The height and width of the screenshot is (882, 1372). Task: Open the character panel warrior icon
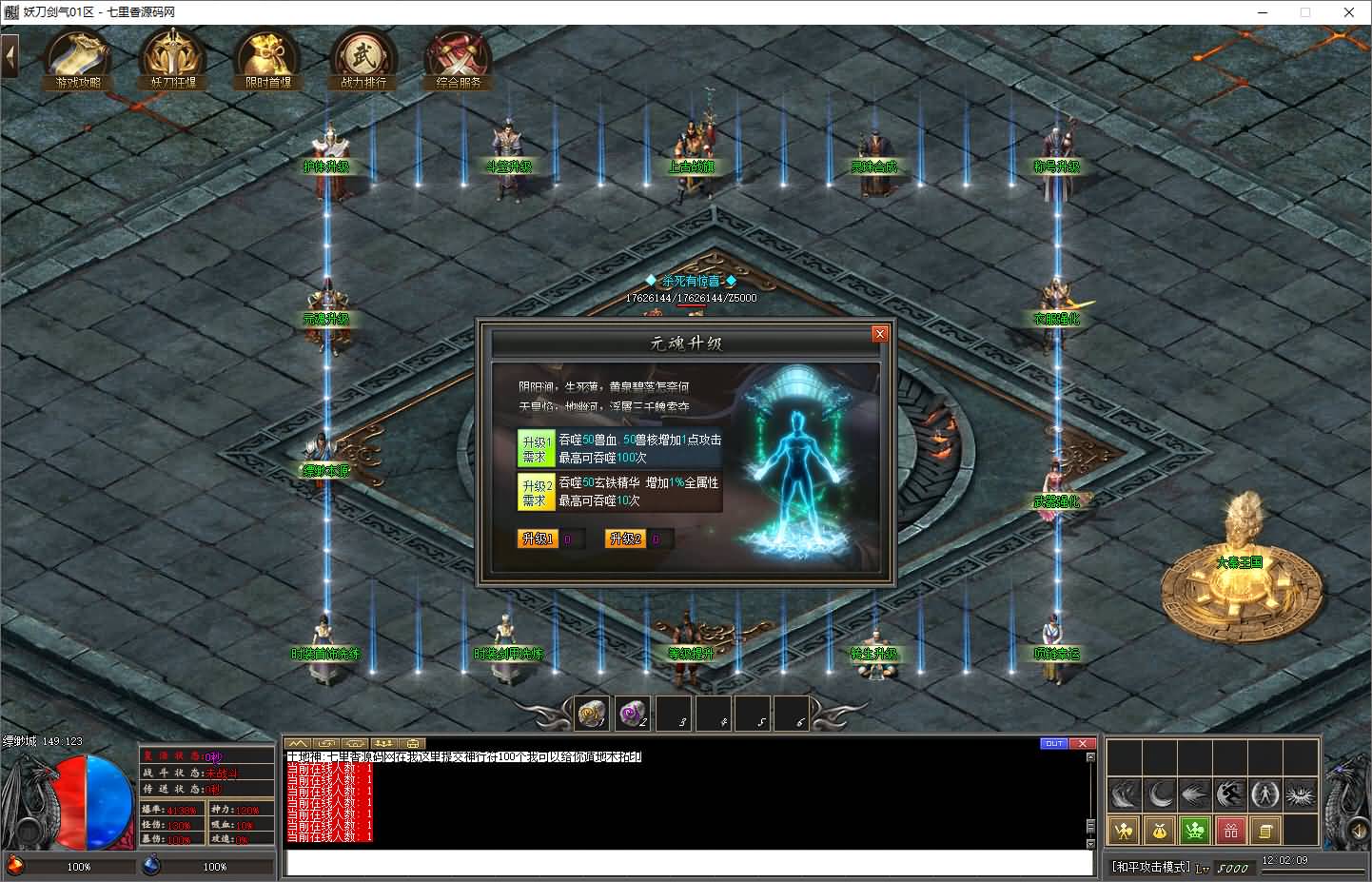tap(1124, 831)
